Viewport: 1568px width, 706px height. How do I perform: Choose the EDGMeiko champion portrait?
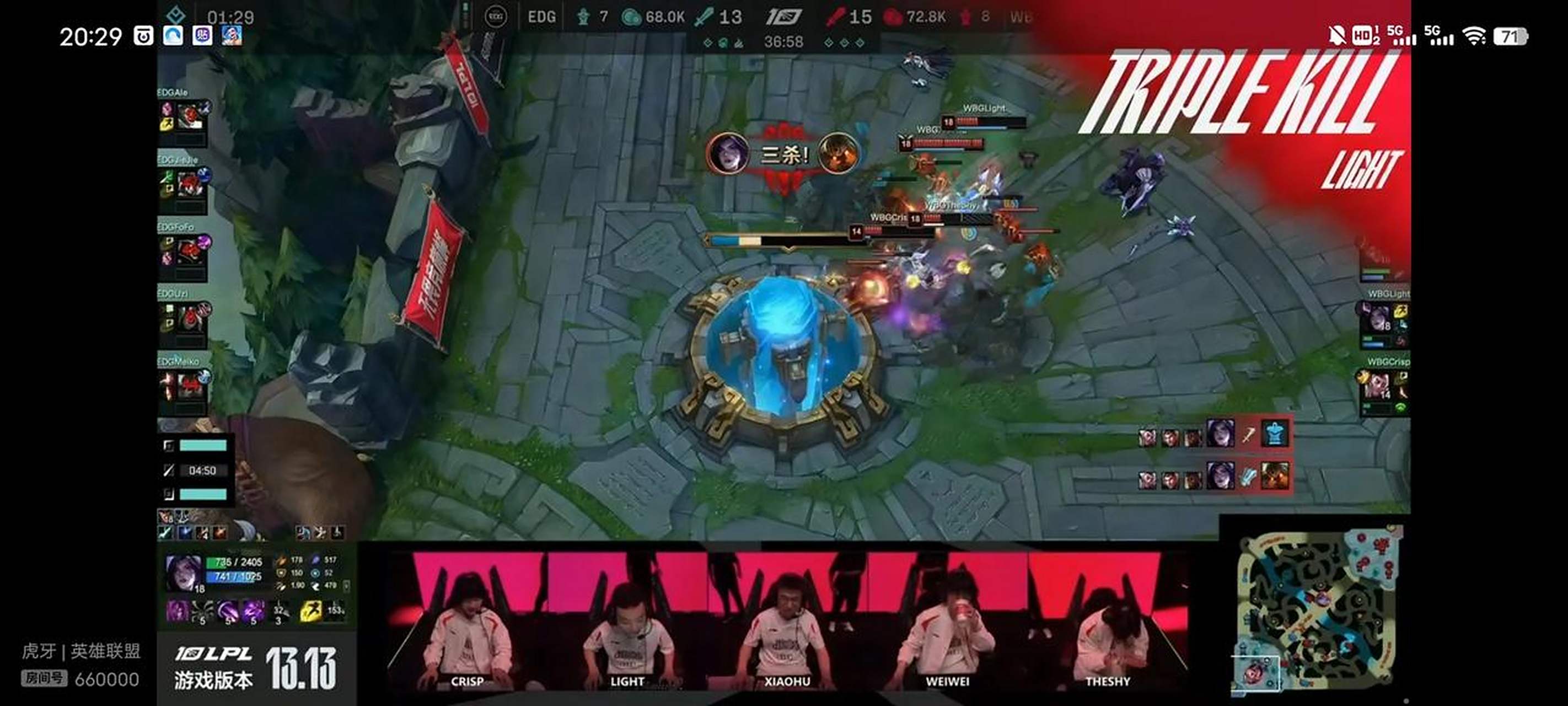(188, 385)
